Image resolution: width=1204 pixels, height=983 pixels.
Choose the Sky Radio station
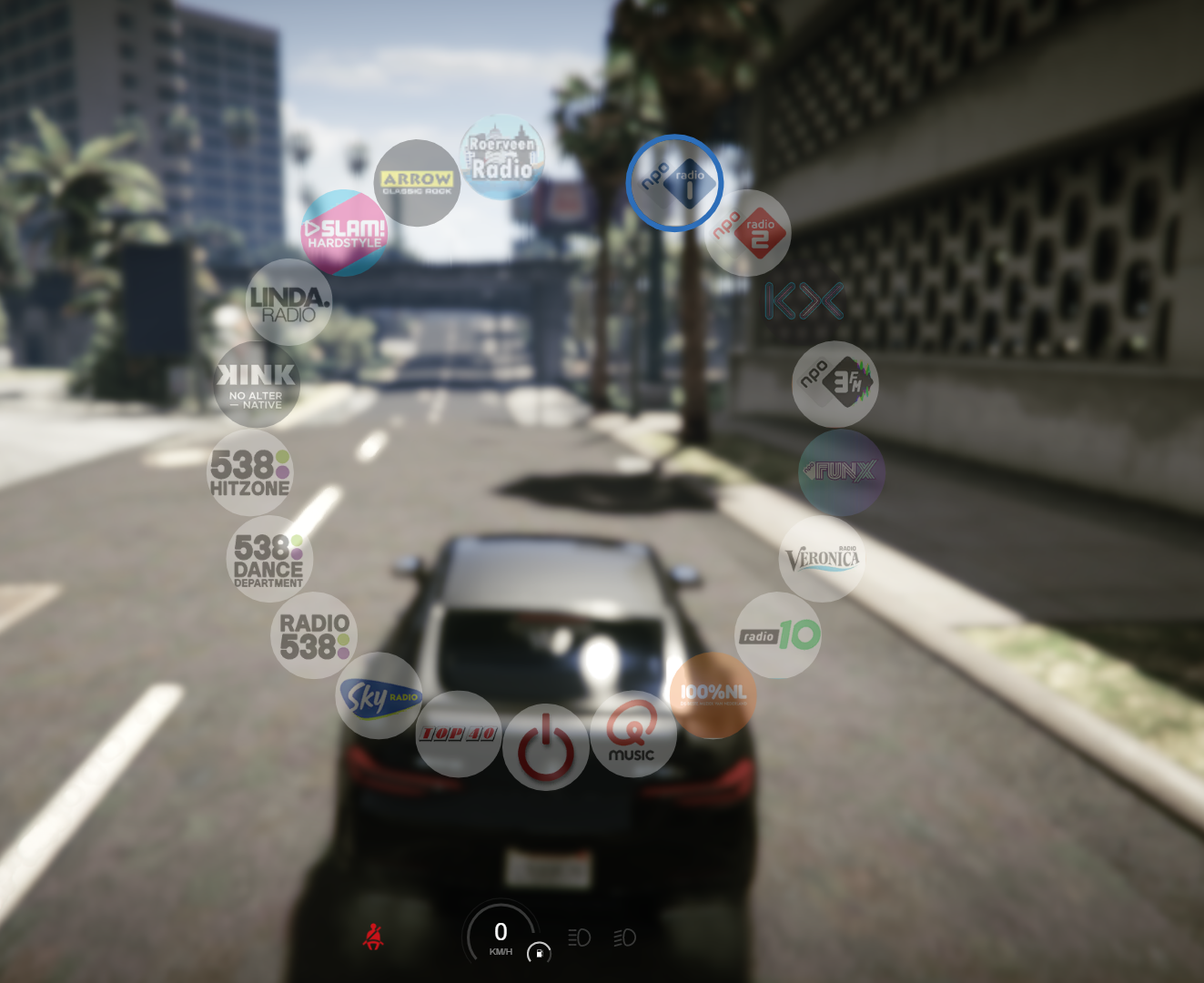379,696
